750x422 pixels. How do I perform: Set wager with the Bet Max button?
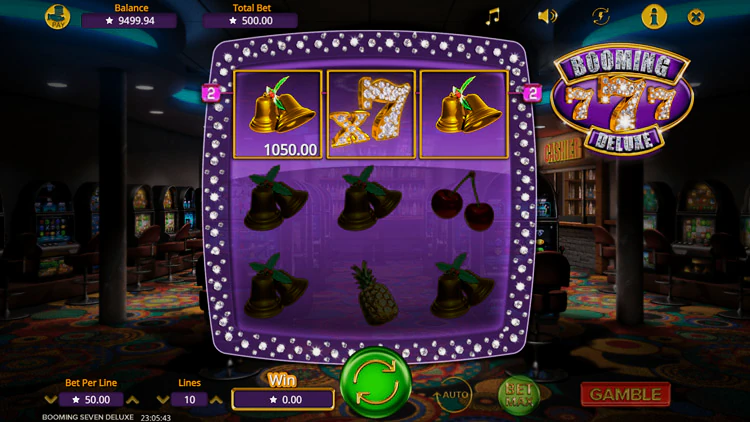coord(516,394)
